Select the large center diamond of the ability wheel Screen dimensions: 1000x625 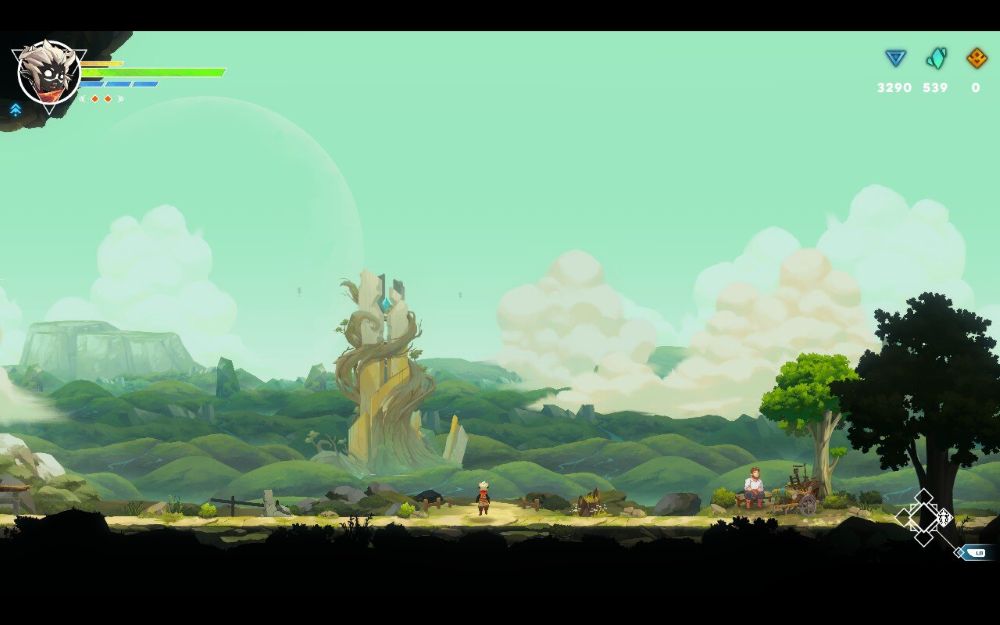[924, 517]
